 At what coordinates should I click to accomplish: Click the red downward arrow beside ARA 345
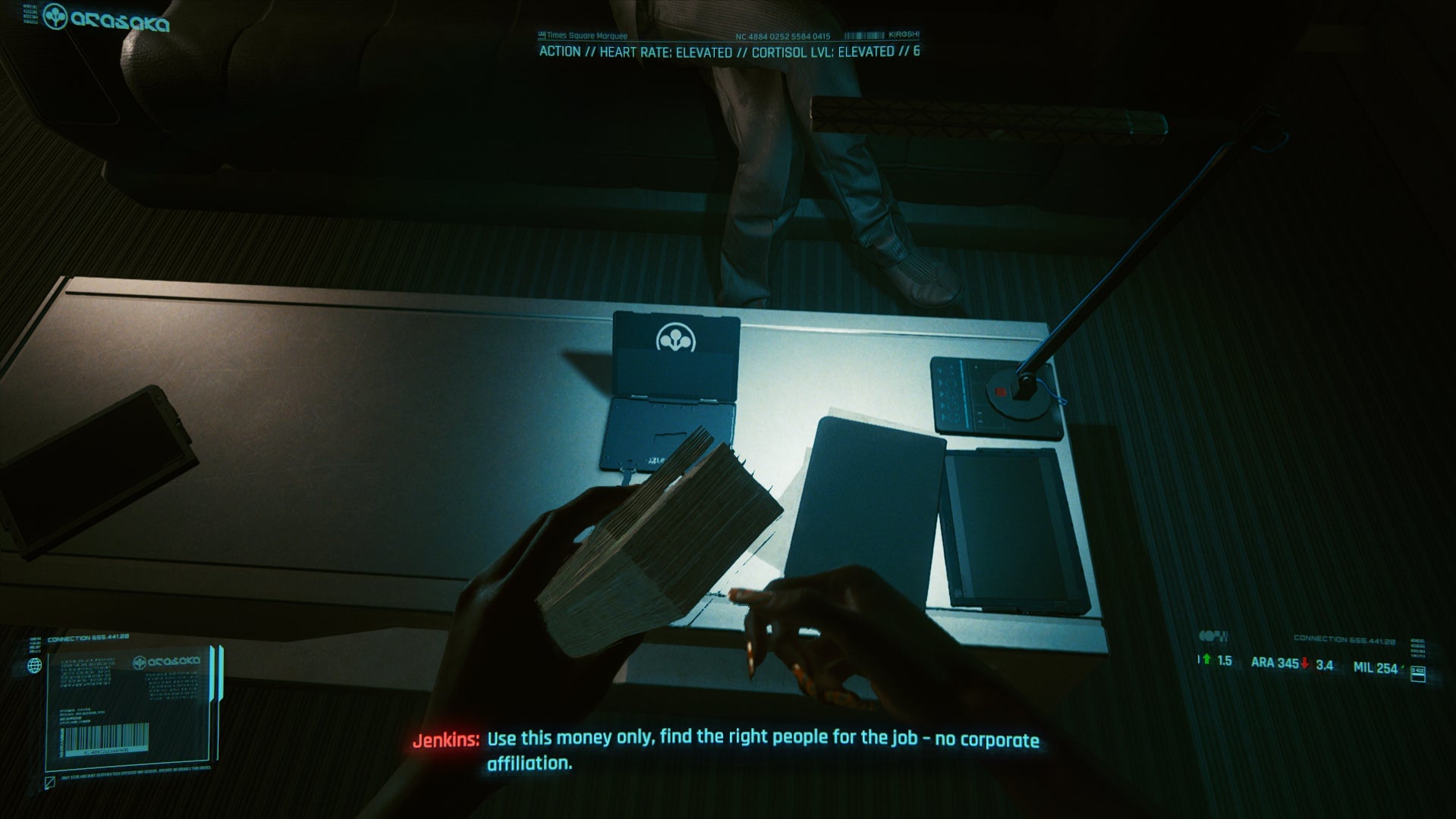click(1305, 663)
